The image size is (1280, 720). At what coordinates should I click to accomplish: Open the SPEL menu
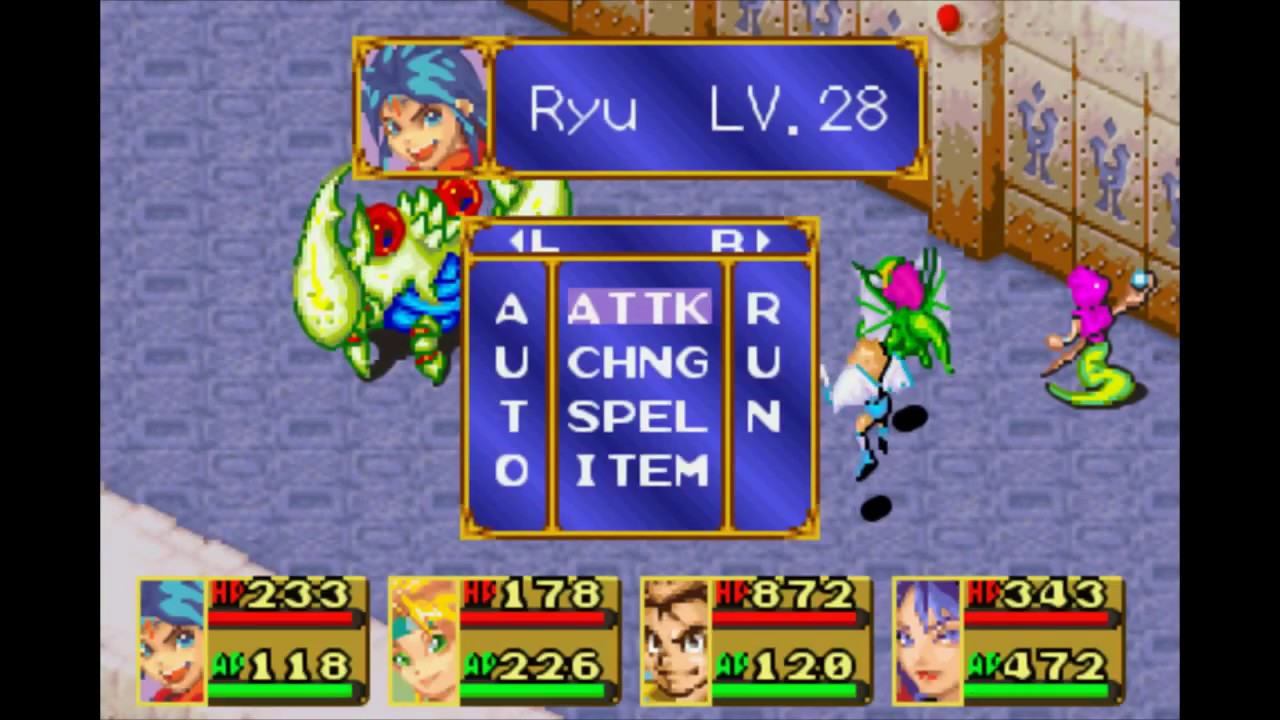coord(639,417)
